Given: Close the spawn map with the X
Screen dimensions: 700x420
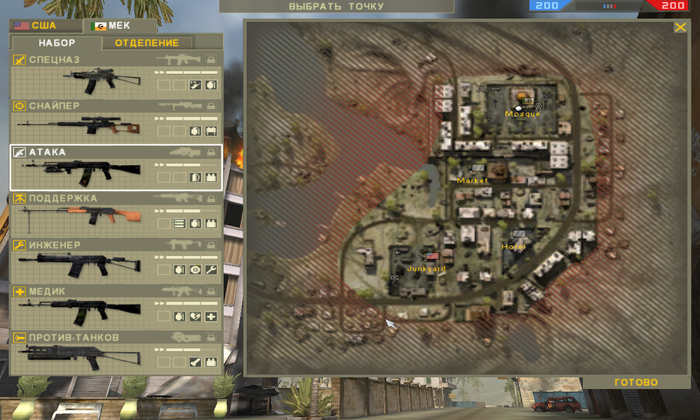Looking at the screenshot, I should coord(680,28).
